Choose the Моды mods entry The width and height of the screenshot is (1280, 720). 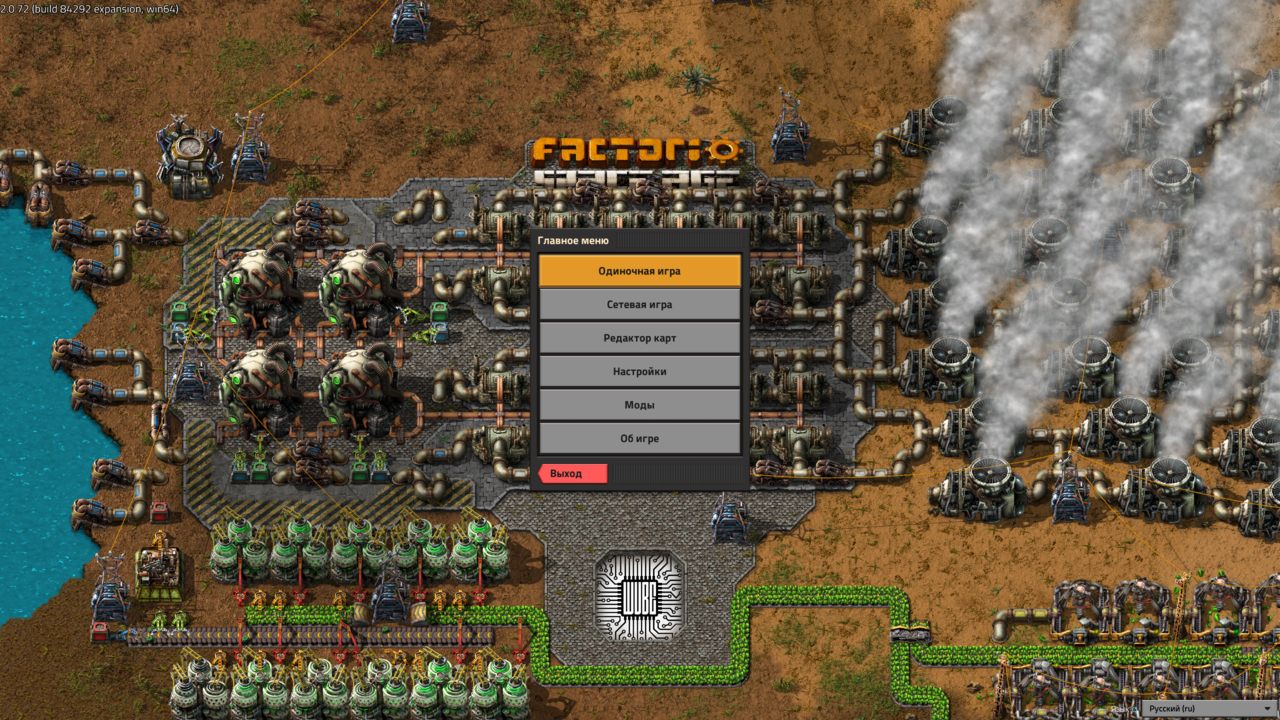[x=640, y=405]
